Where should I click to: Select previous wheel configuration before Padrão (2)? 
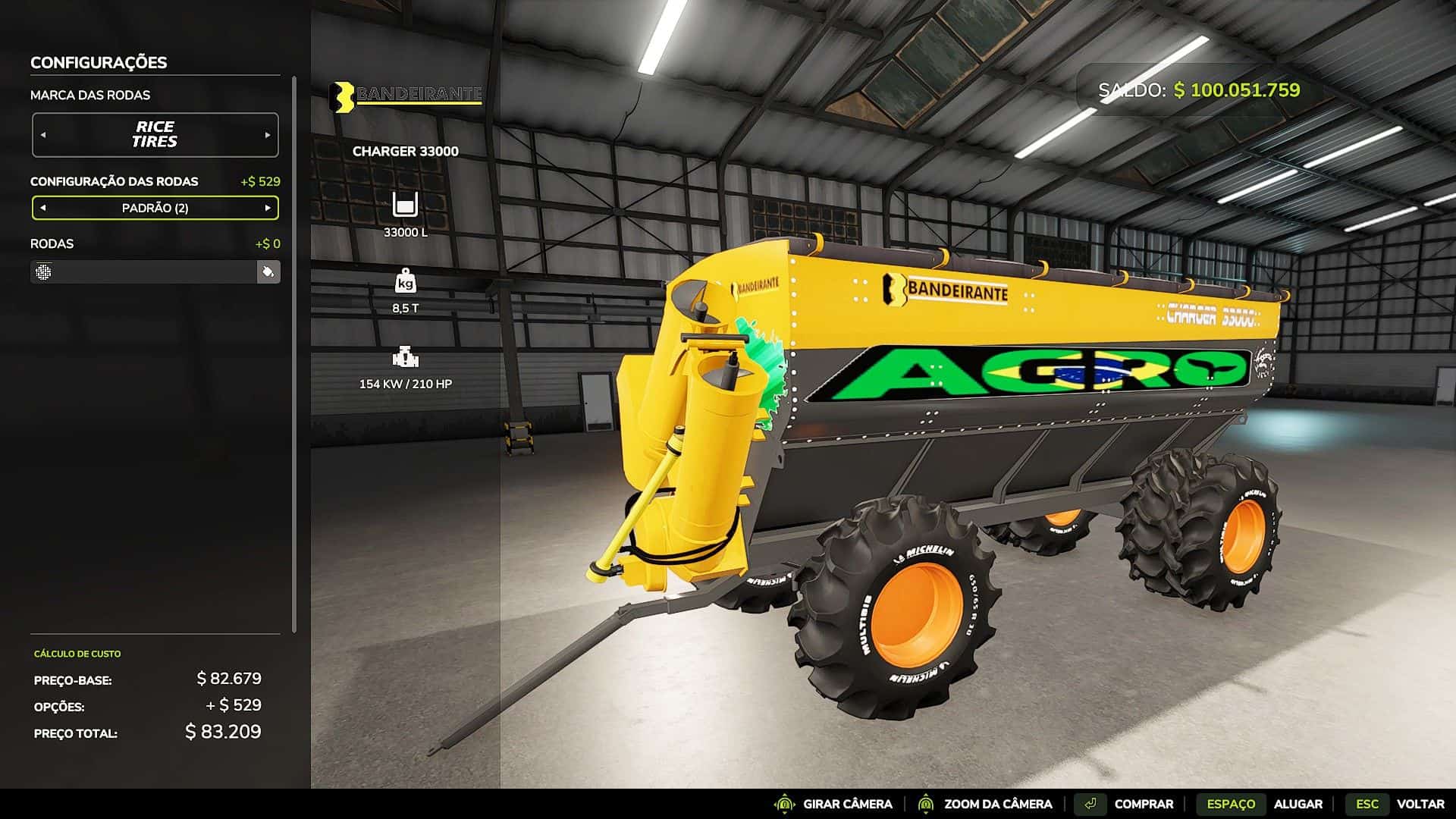pos(43,208)
